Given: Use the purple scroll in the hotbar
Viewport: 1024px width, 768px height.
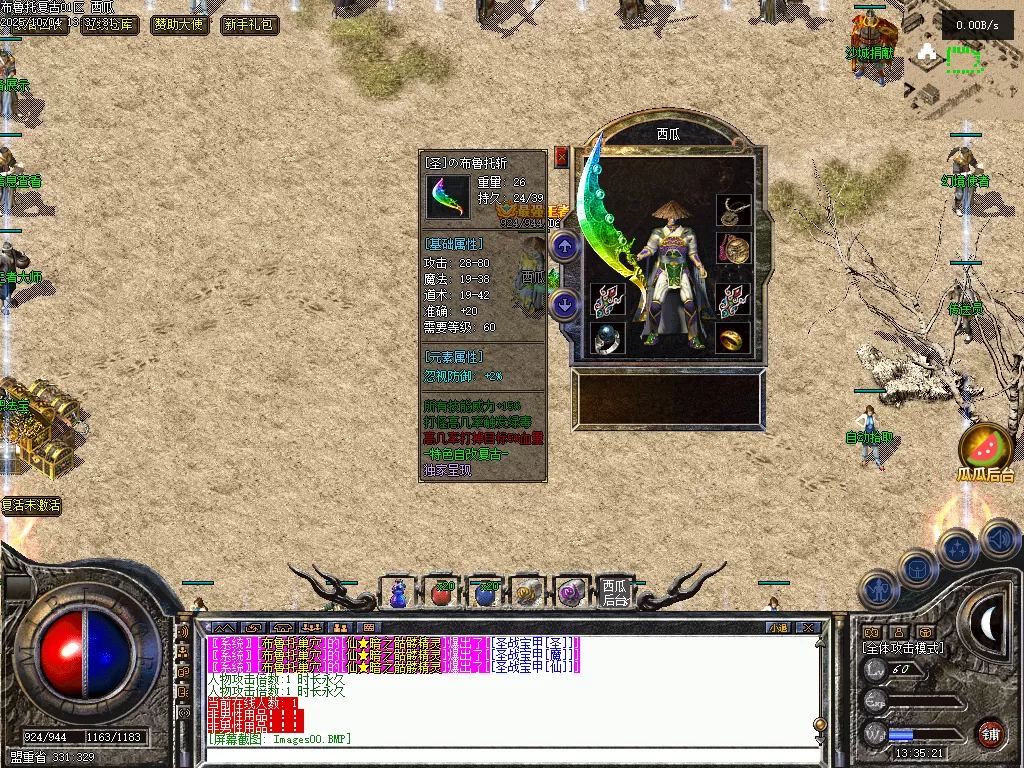Looking at the screenshot, I should pos(571,593).
